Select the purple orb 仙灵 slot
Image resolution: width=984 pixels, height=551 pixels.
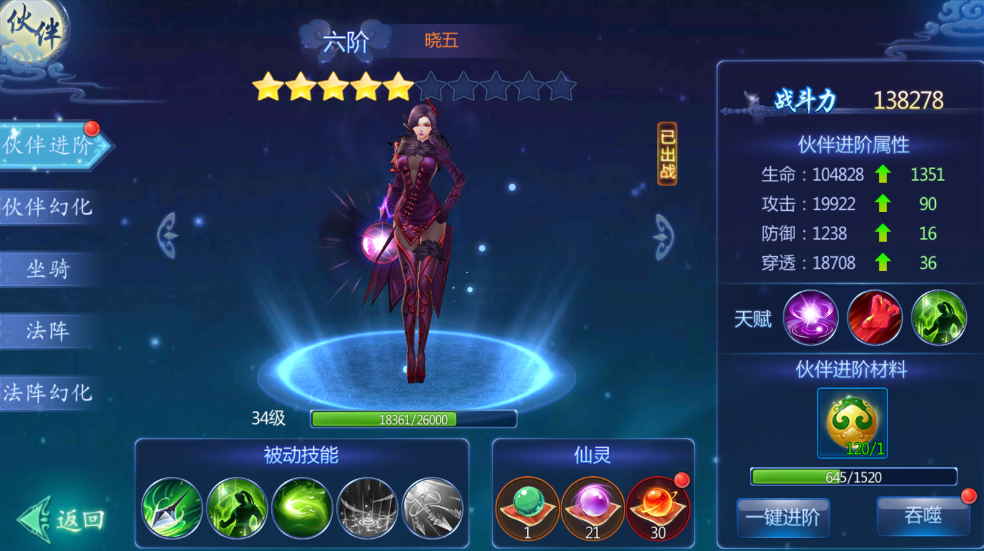(x=592, y=506)
